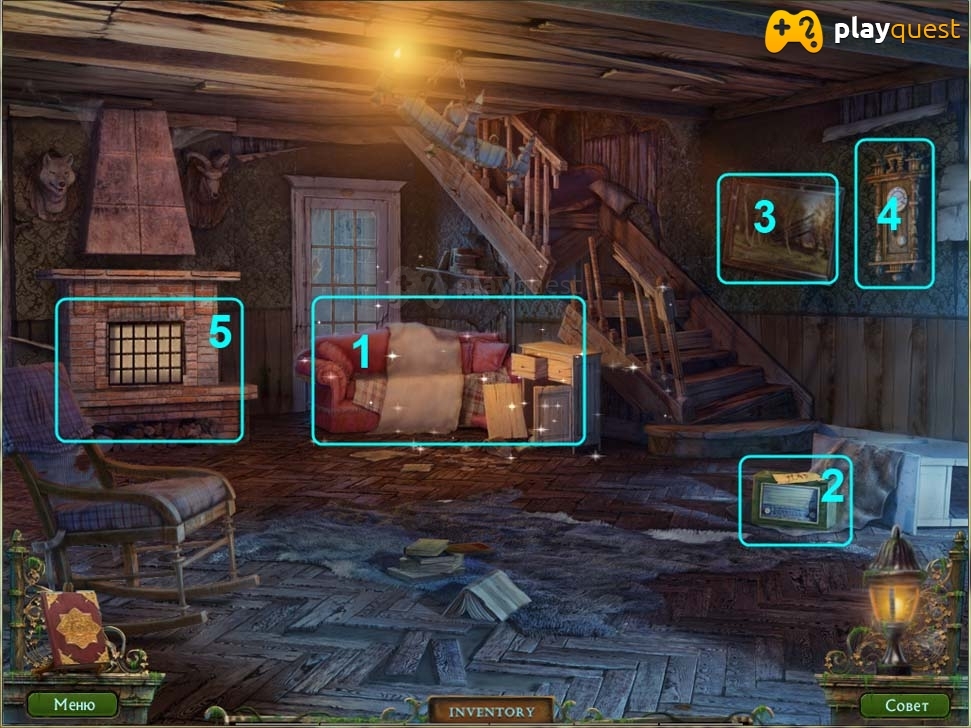This screenshot has height=728, width=971.
Task: Click the Совет hint button
Action: [x=905, y=705]
